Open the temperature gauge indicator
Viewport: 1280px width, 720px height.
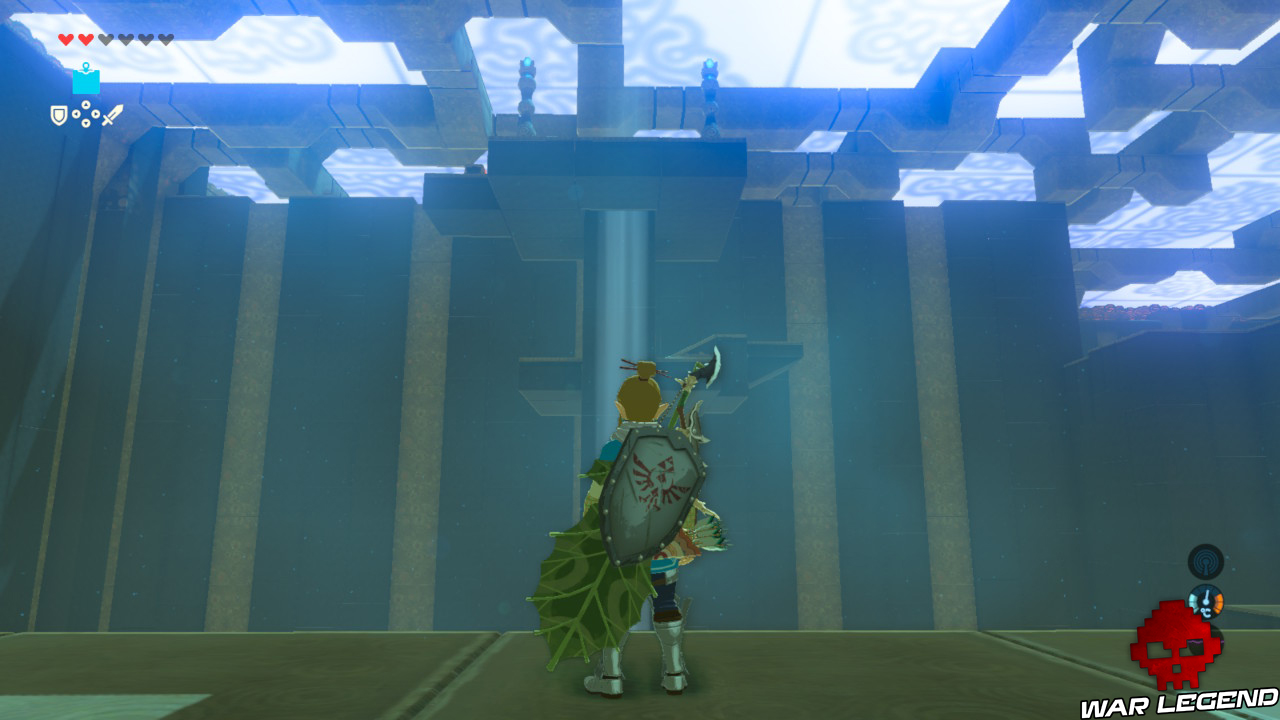[x=1207, y=600]
